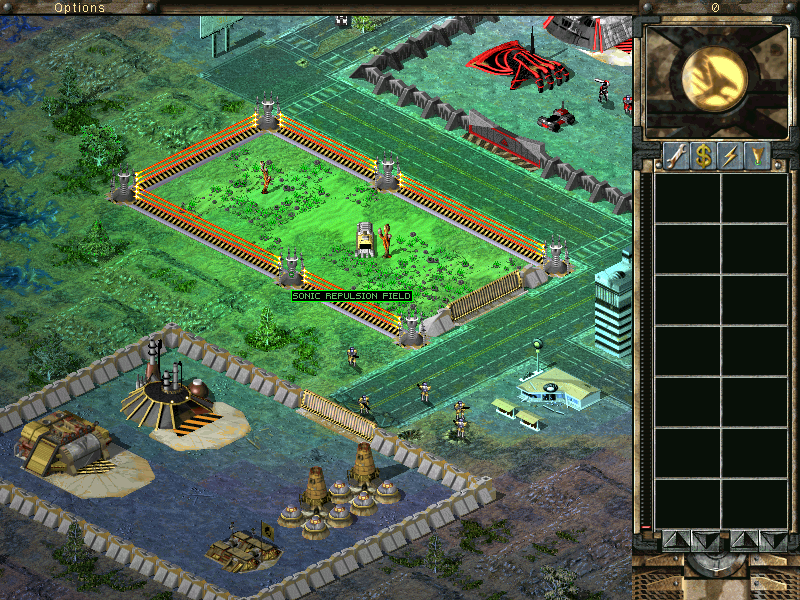Activate the wrench repair button
Image resolution: width=800 pixels, height=600 pixels.
click(675, 155)
